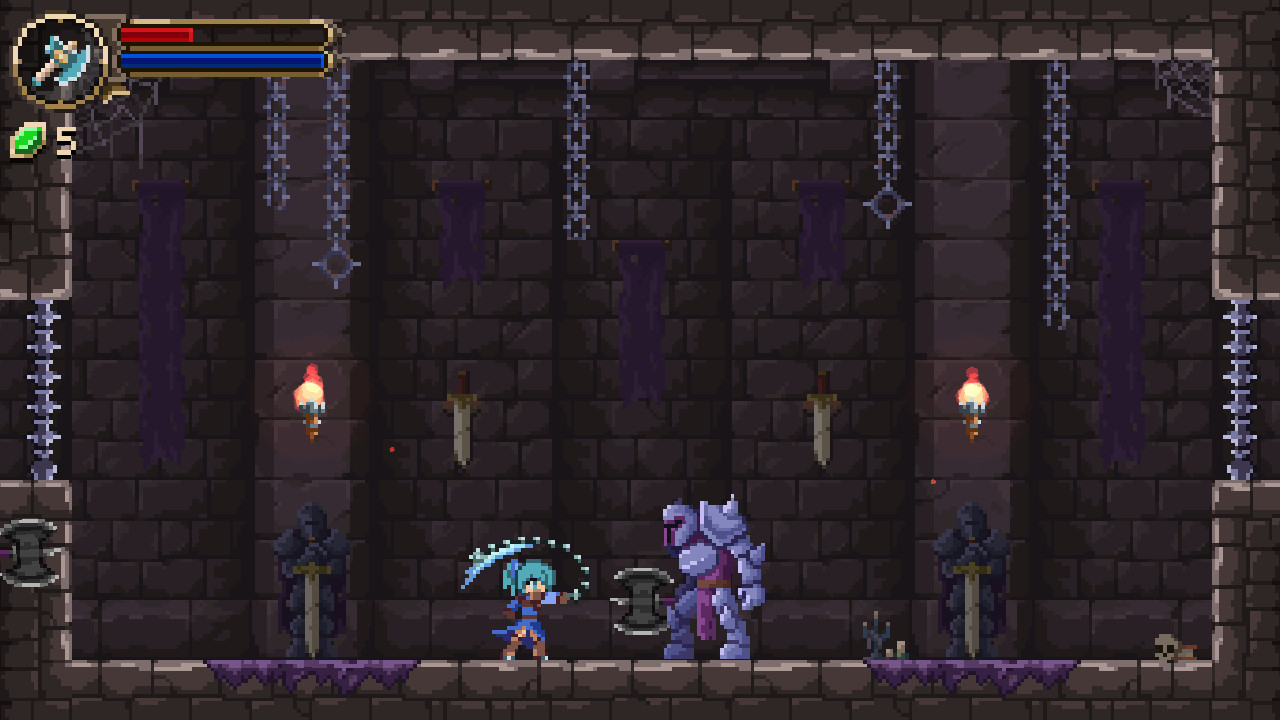
Task: Click the blue mana bar
Action: coord(222,60)
